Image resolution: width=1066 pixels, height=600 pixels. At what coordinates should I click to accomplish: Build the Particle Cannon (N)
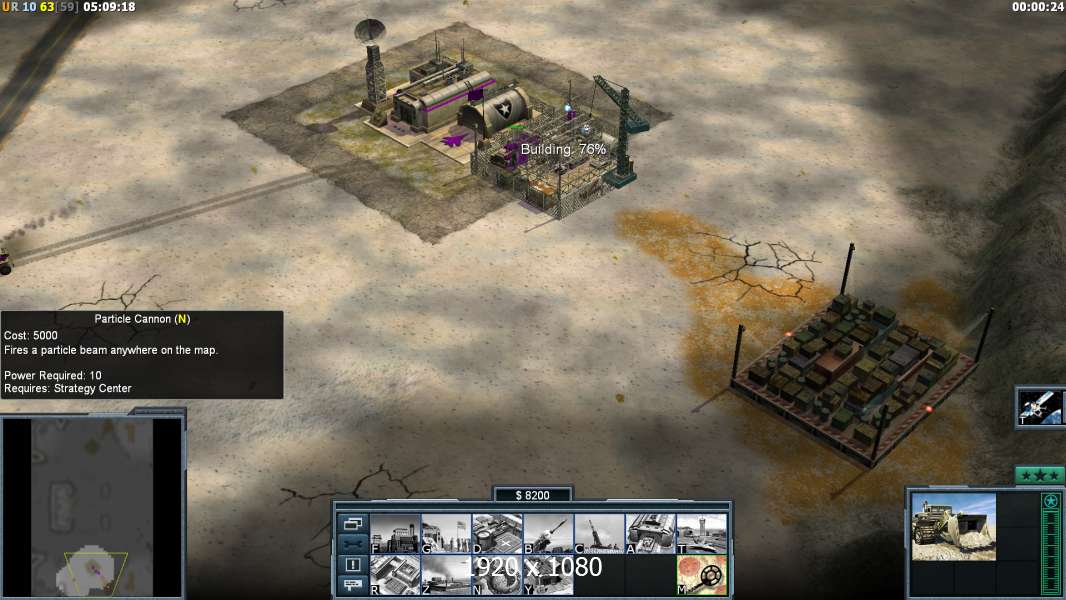pos(497,575)
